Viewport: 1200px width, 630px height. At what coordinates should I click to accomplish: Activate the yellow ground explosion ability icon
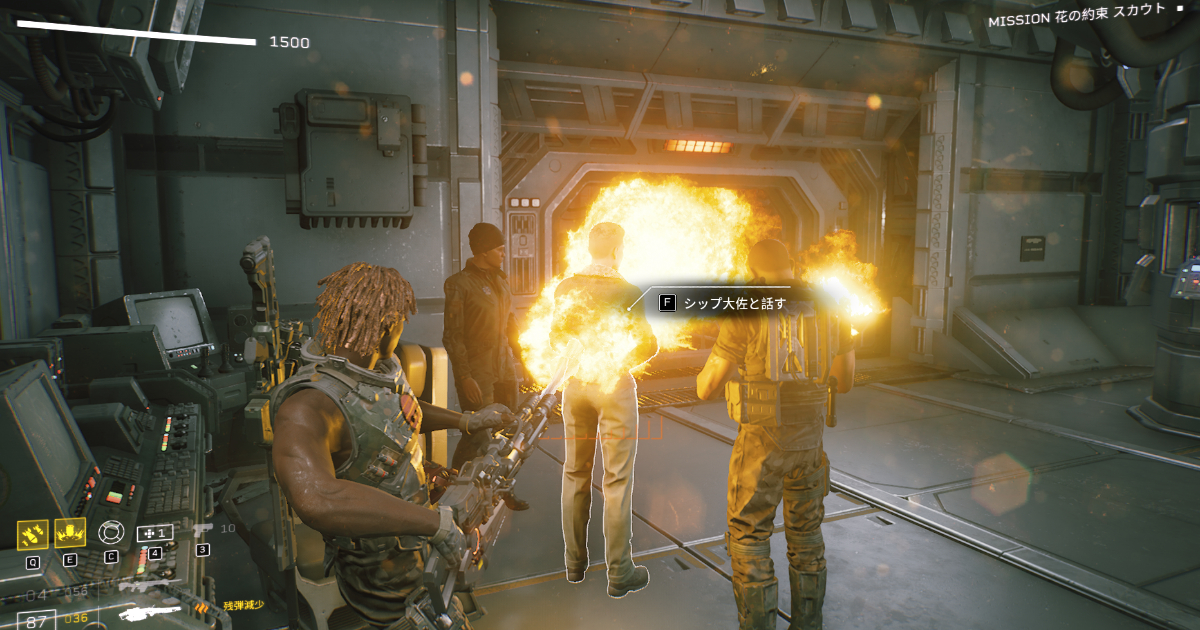pos(70,534)
